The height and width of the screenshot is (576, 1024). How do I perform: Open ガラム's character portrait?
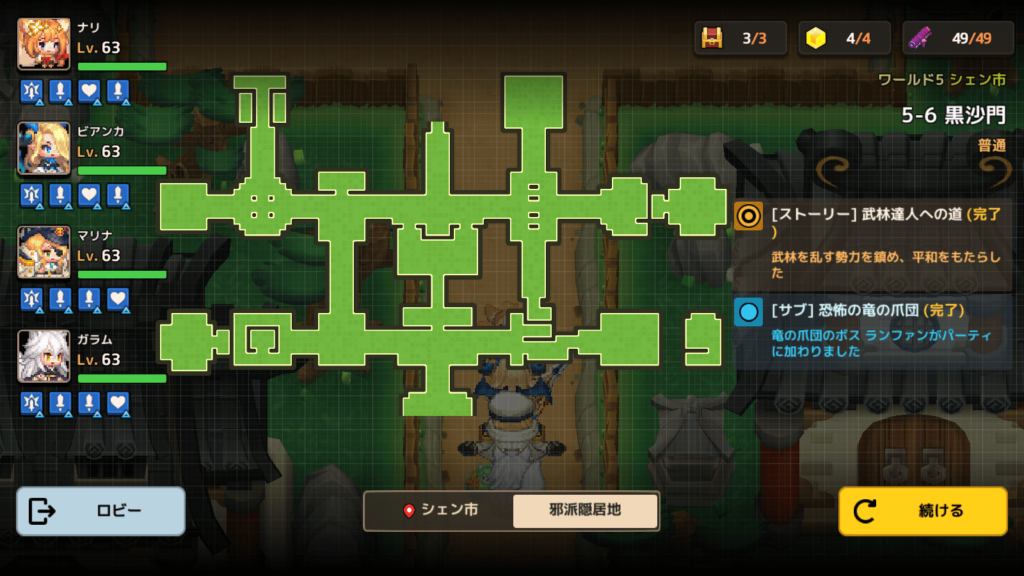pyautogui.click(x=44, y=356)
